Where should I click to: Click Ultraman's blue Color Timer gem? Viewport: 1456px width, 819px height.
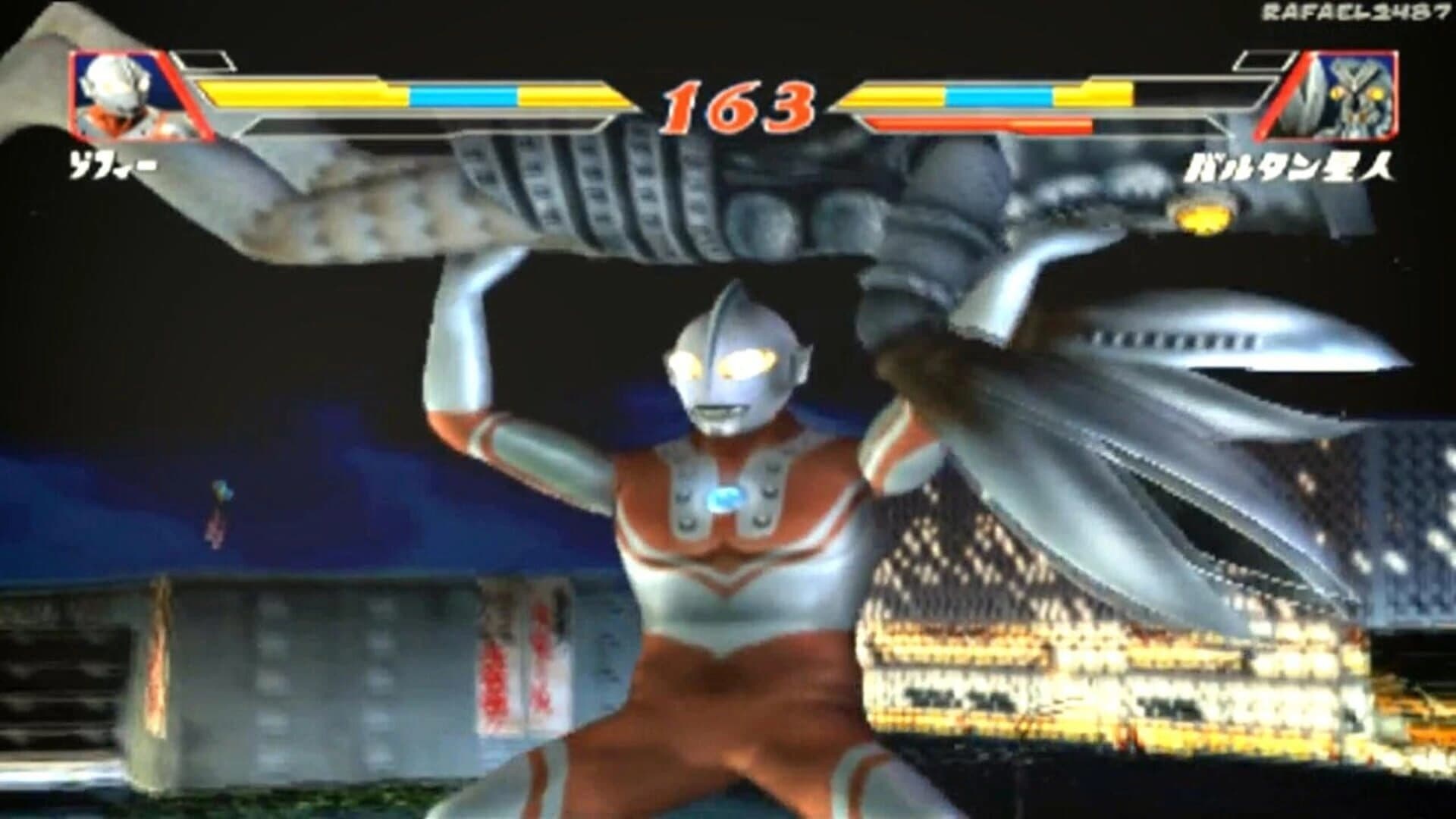coord(728,500)
